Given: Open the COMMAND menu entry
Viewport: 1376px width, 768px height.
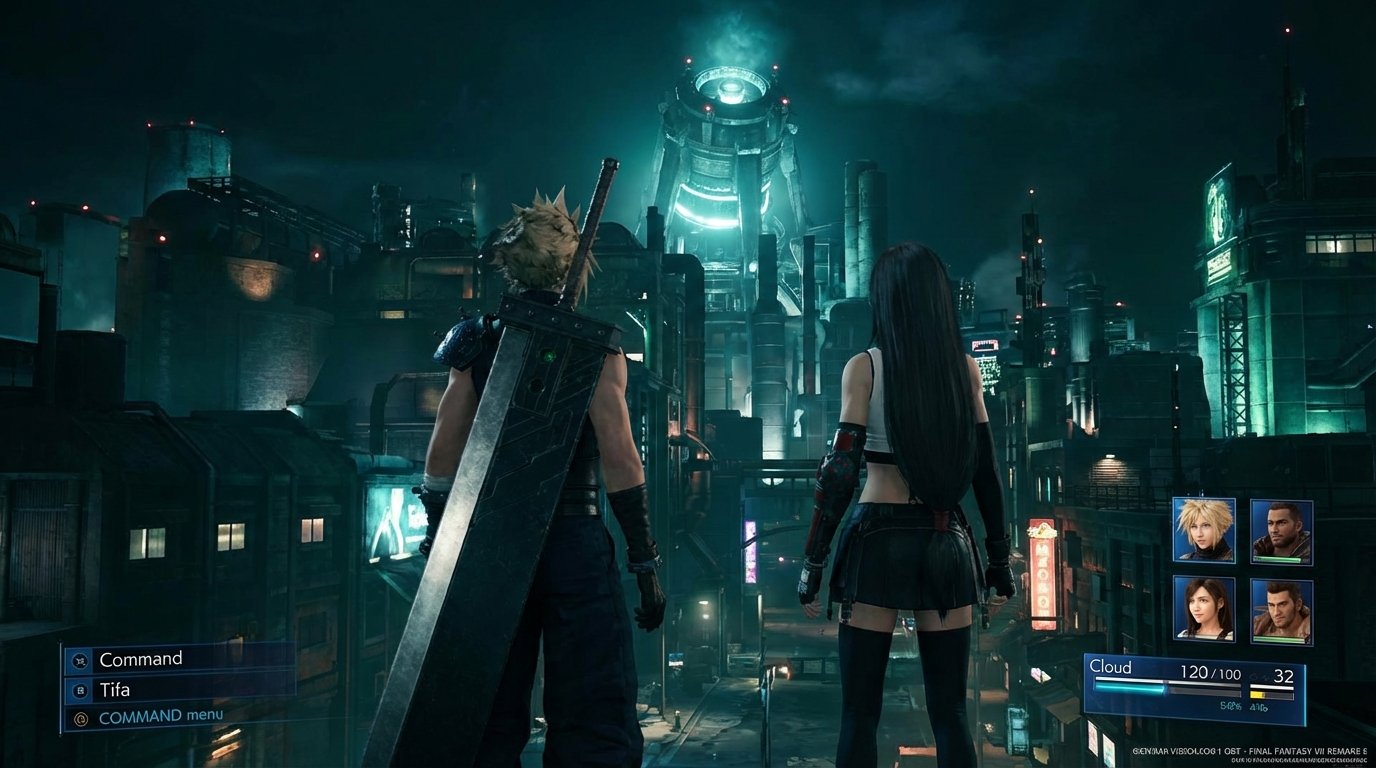Looking at the screenshot, I should coord(160,715).
